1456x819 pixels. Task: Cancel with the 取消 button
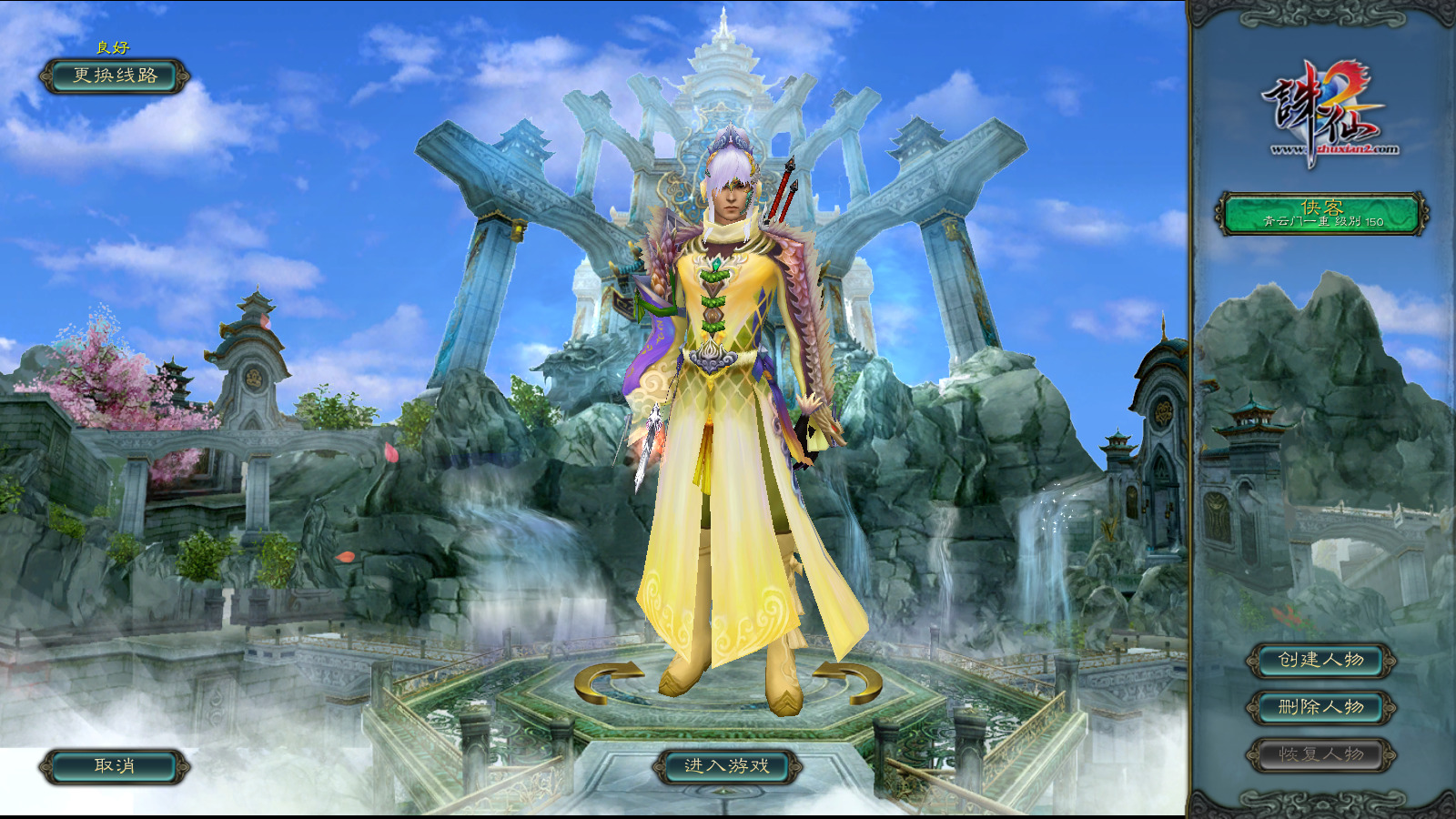[x=115, y=766]
